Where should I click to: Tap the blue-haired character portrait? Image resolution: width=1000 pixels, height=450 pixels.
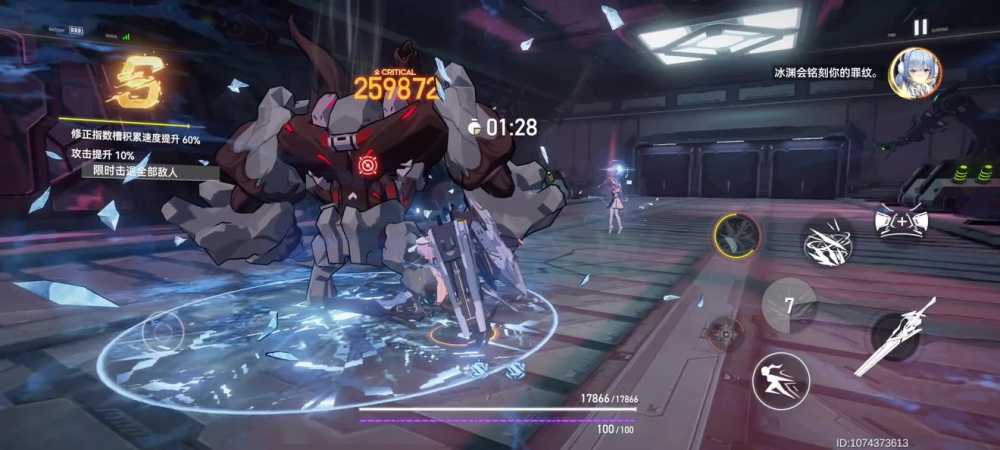914,73
